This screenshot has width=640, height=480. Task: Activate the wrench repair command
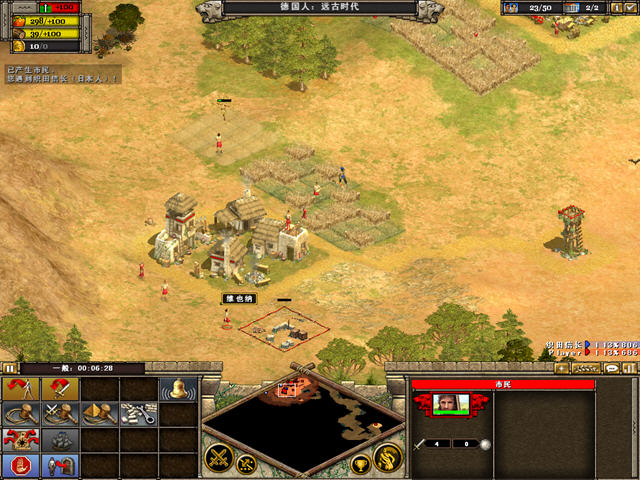tap(137, 413)
